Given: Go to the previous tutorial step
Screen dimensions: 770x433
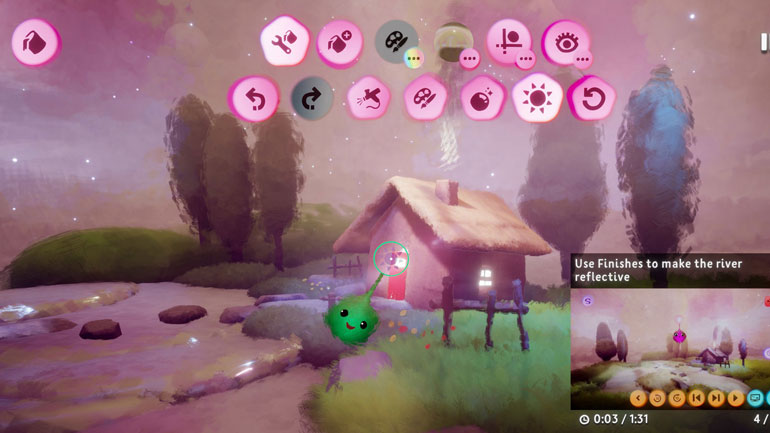Looking at the screenshot, I should tap(697, 398).
